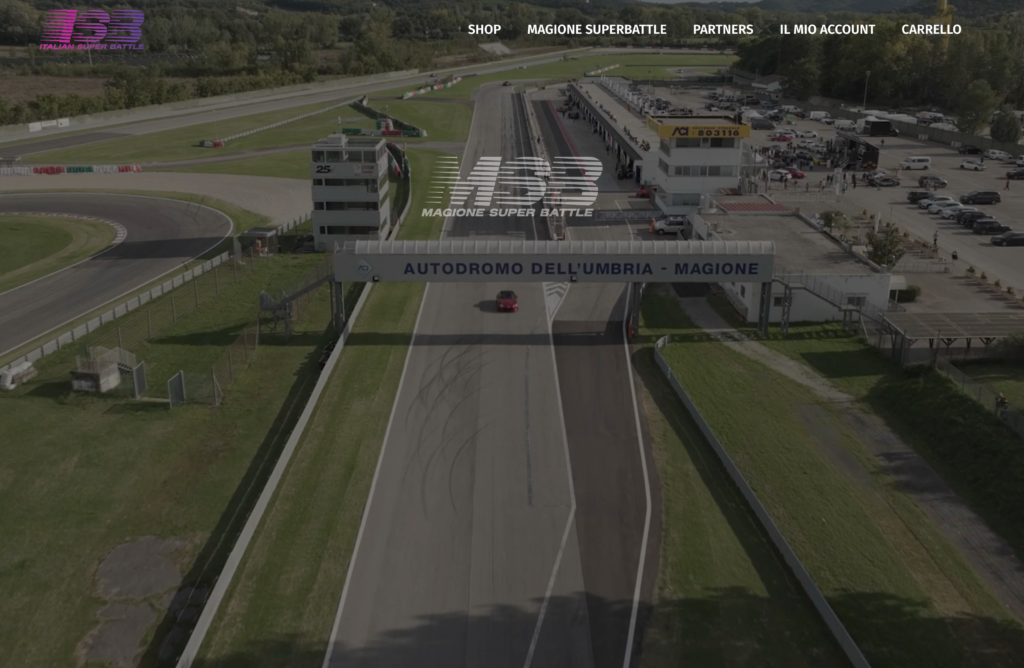
Task: Open the Partners page
Action: tap(722, 29)
